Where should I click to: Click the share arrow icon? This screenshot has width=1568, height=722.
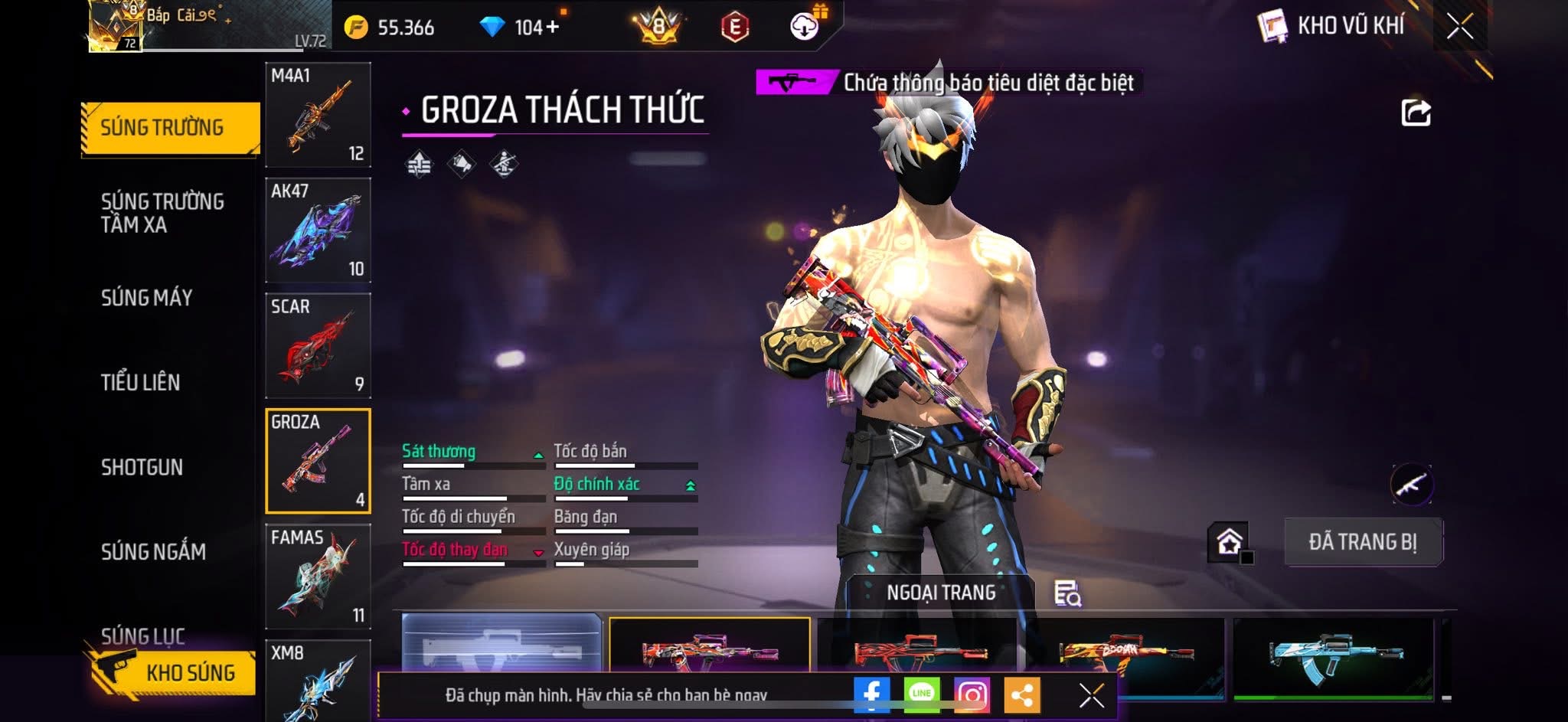[x=1416, y=113]
